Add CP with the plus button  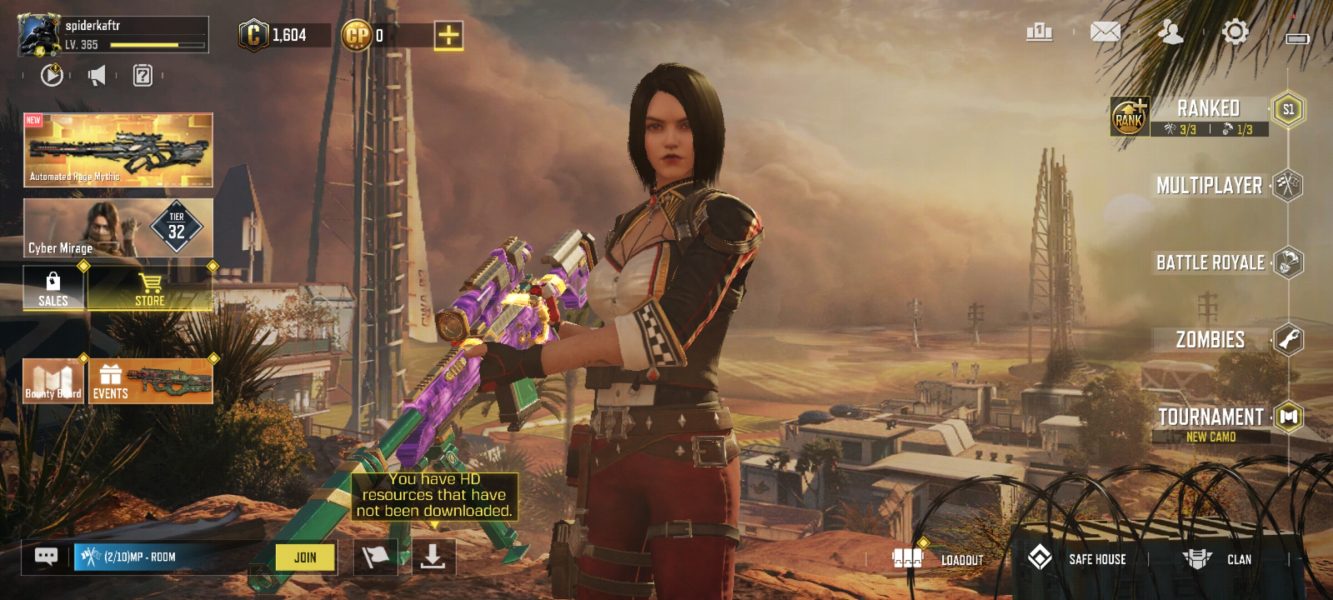pyautogui.click(x=448, y=36)
